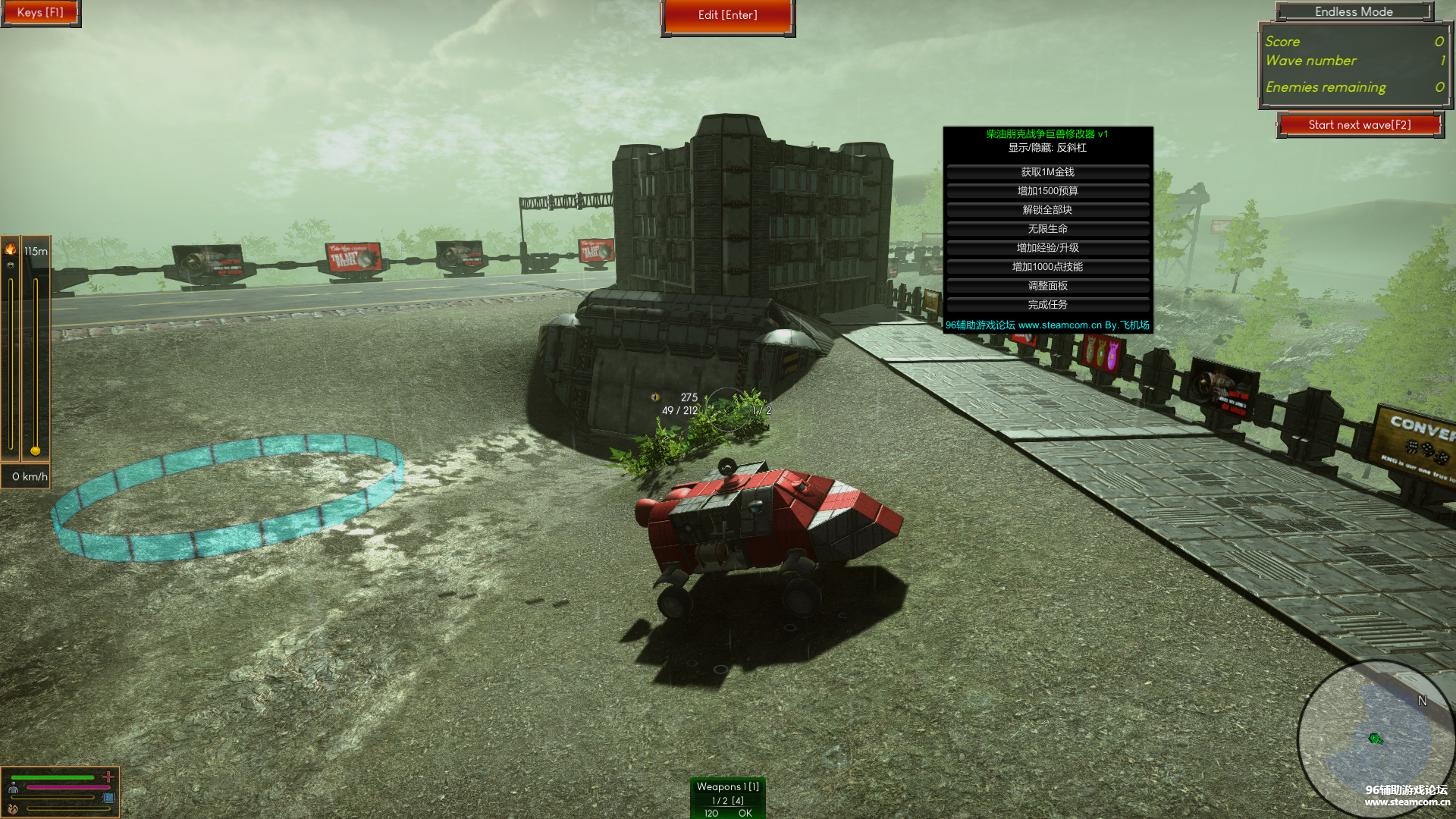This screenshot has width=1456, height=819.
Task: Activate the 增加1500预算 trainer button
Action: tap(1047, 191)
